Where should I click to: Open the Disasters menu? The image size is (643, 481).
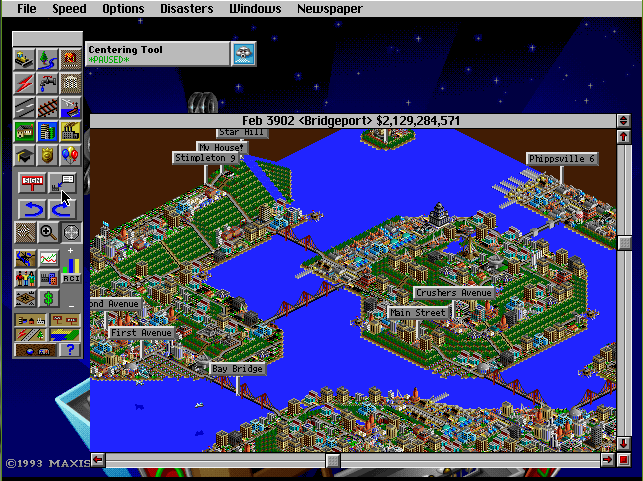coord(186,9)
